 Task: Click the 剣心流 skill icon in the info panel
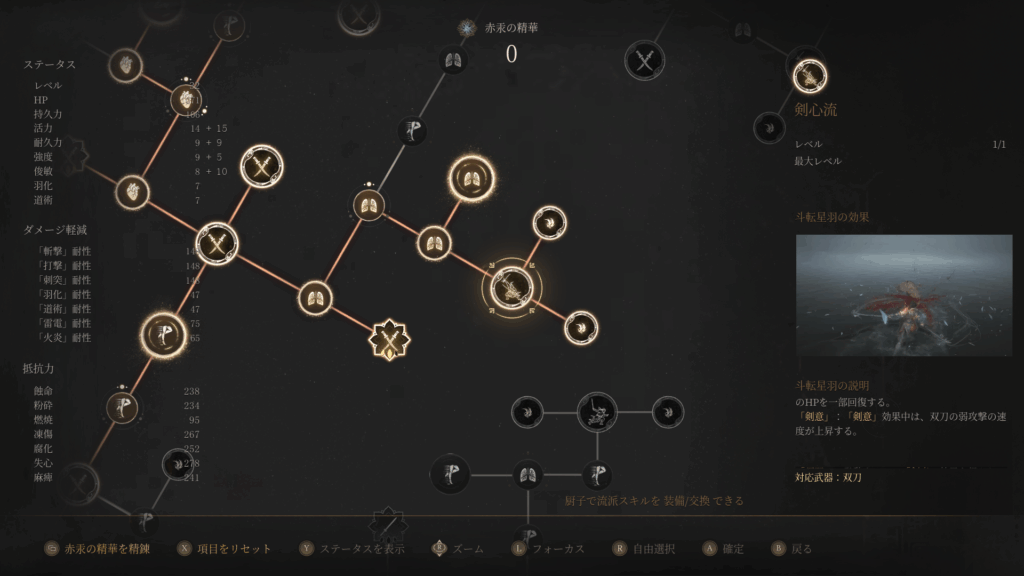click(808, 75)
